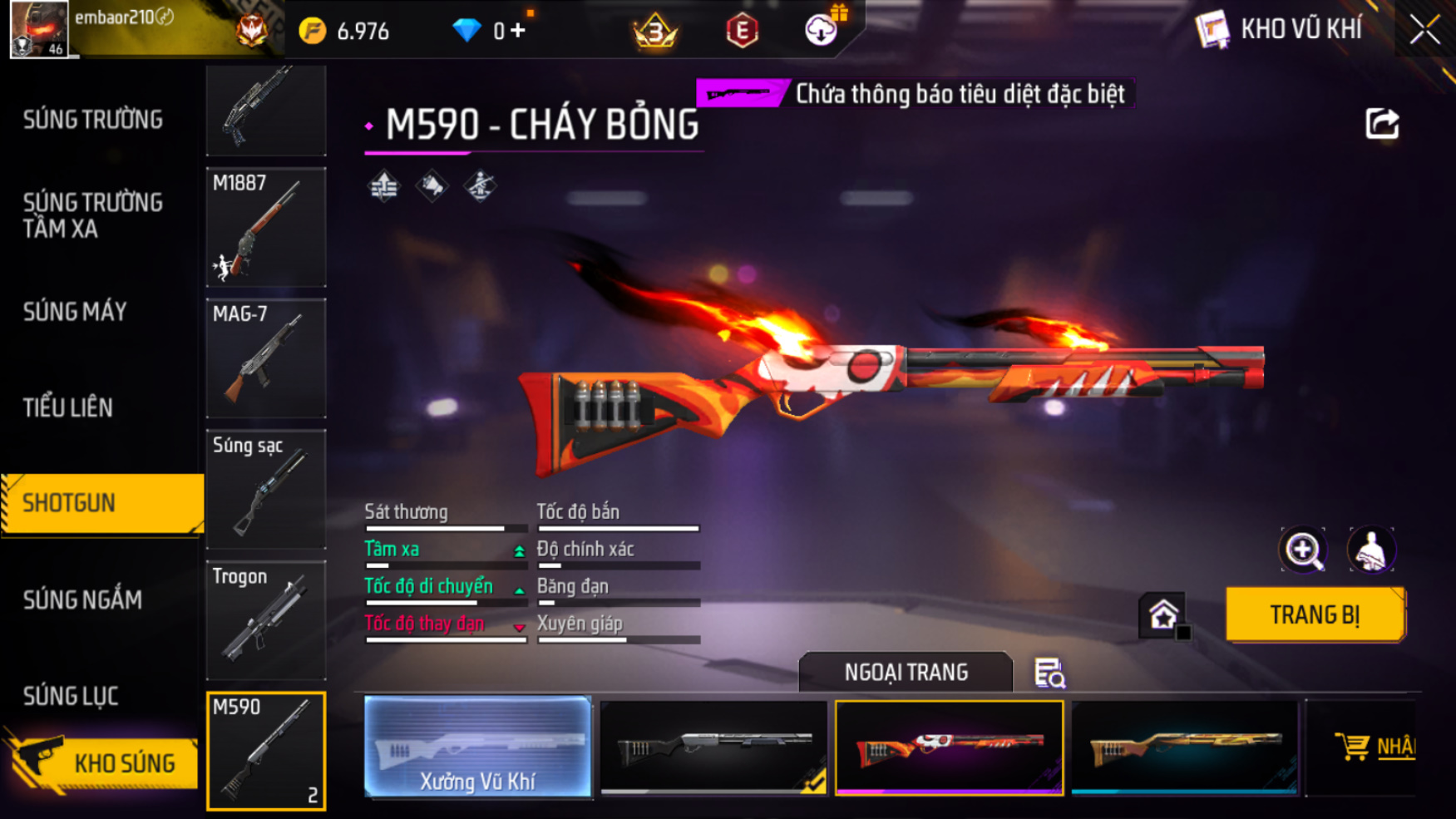Select the SÚNG TRƯỜNG category
This screenshot has height=819, width=1456.
pos(93,120)
